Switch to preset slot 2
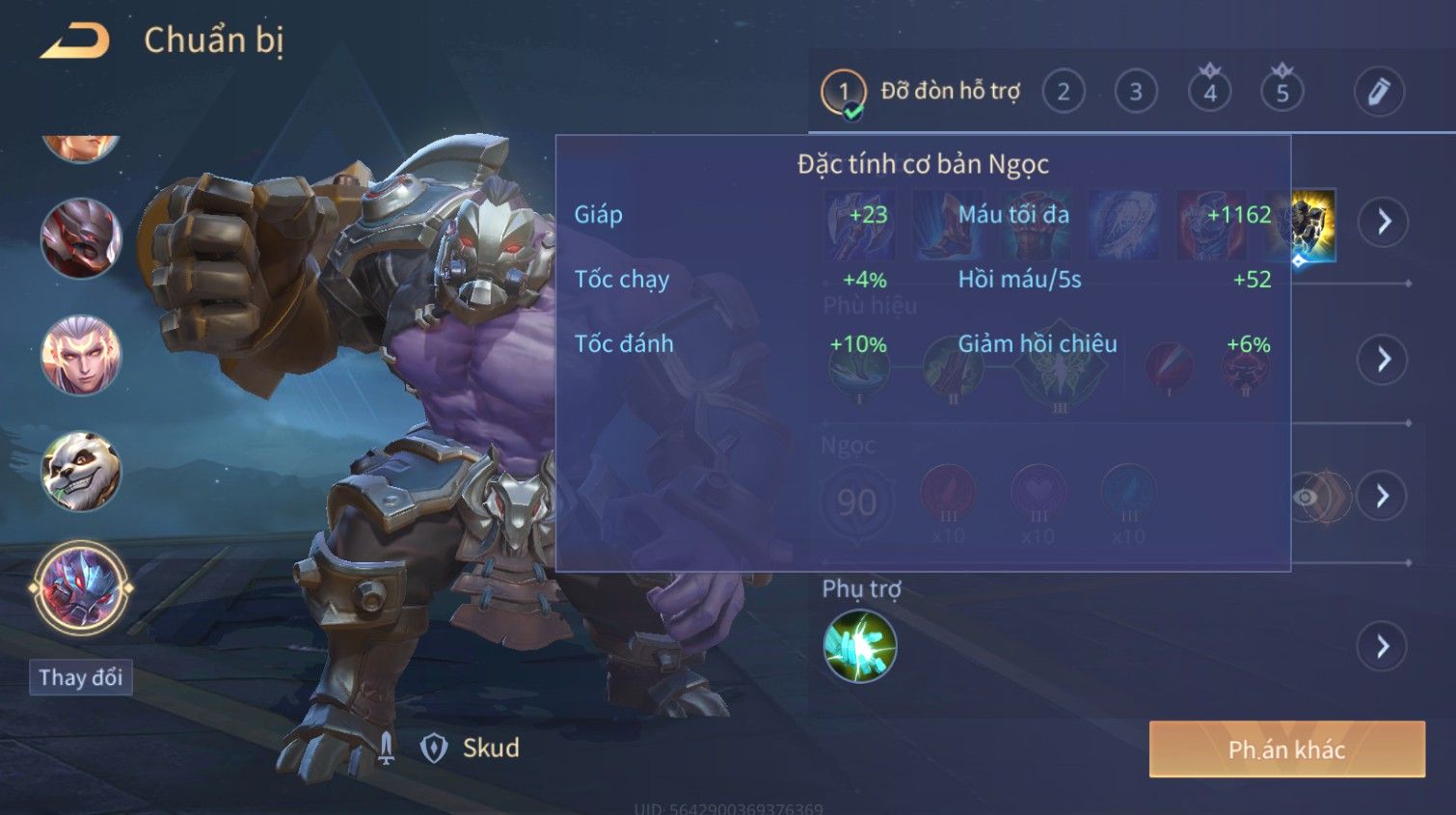Screen dimensions: 1456x815 [x=1063, y=93]
